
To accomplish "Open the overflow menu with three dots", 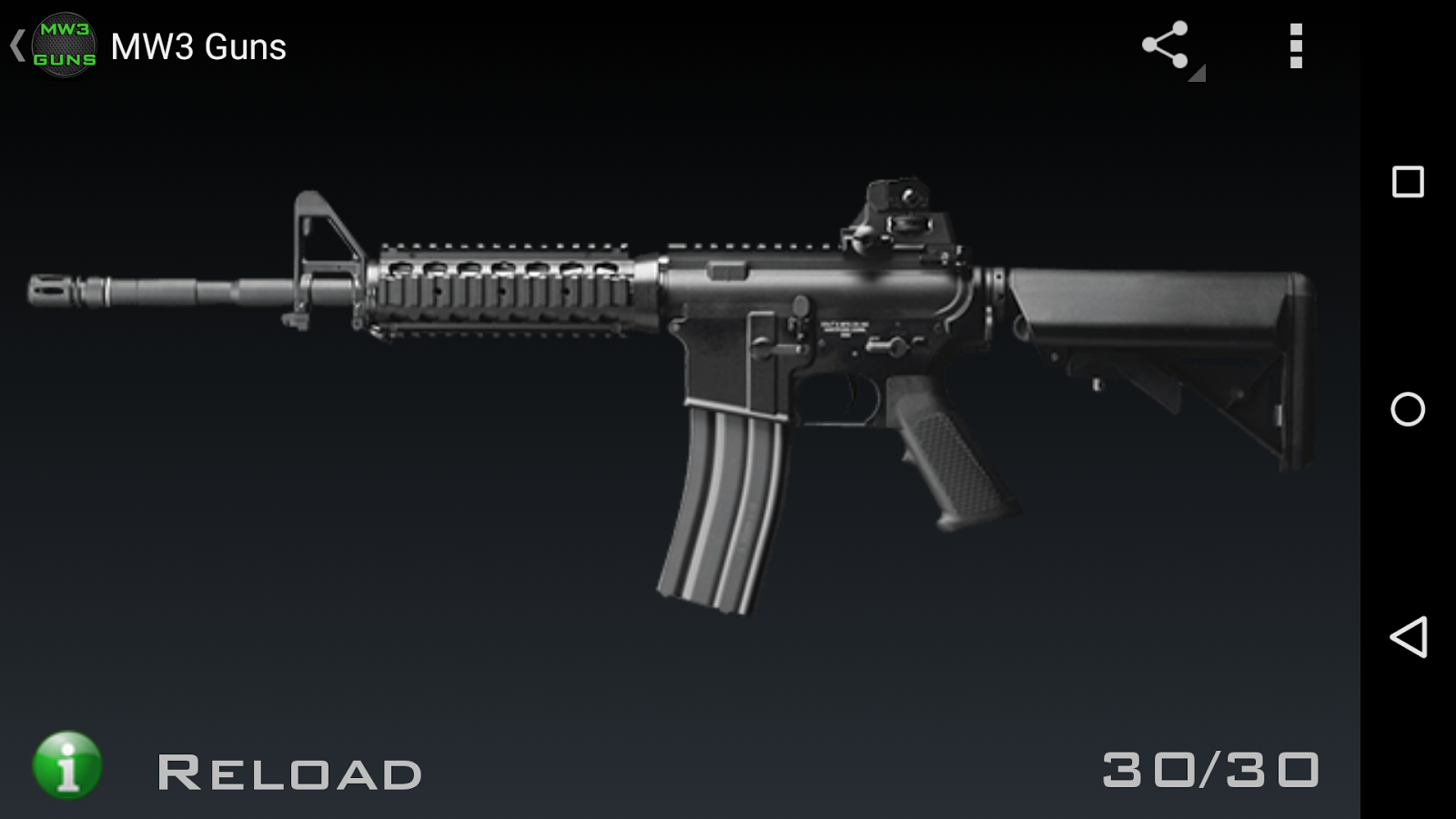I will [1296, 47].
